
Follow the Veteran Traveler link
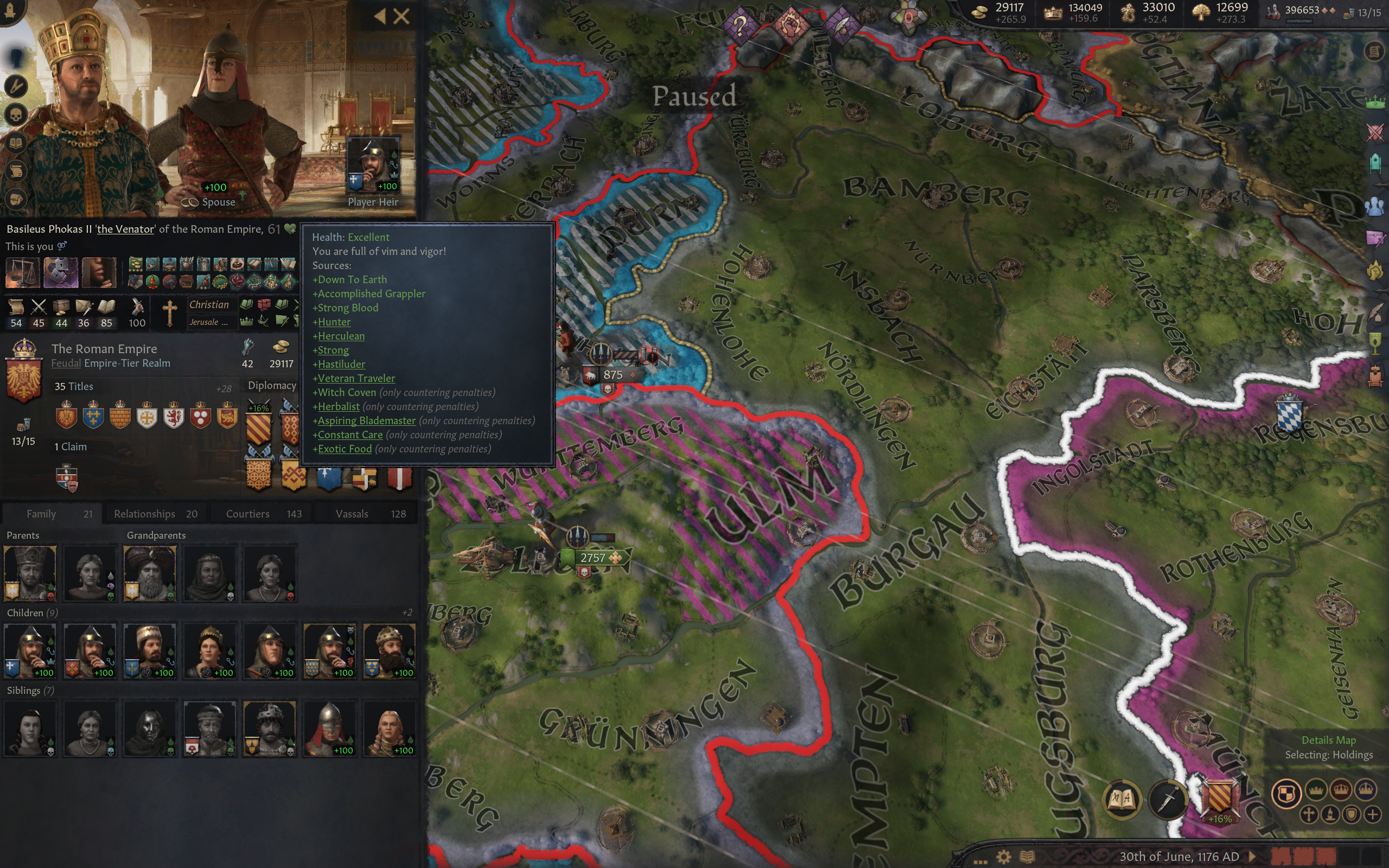click(x=356, y=378)
